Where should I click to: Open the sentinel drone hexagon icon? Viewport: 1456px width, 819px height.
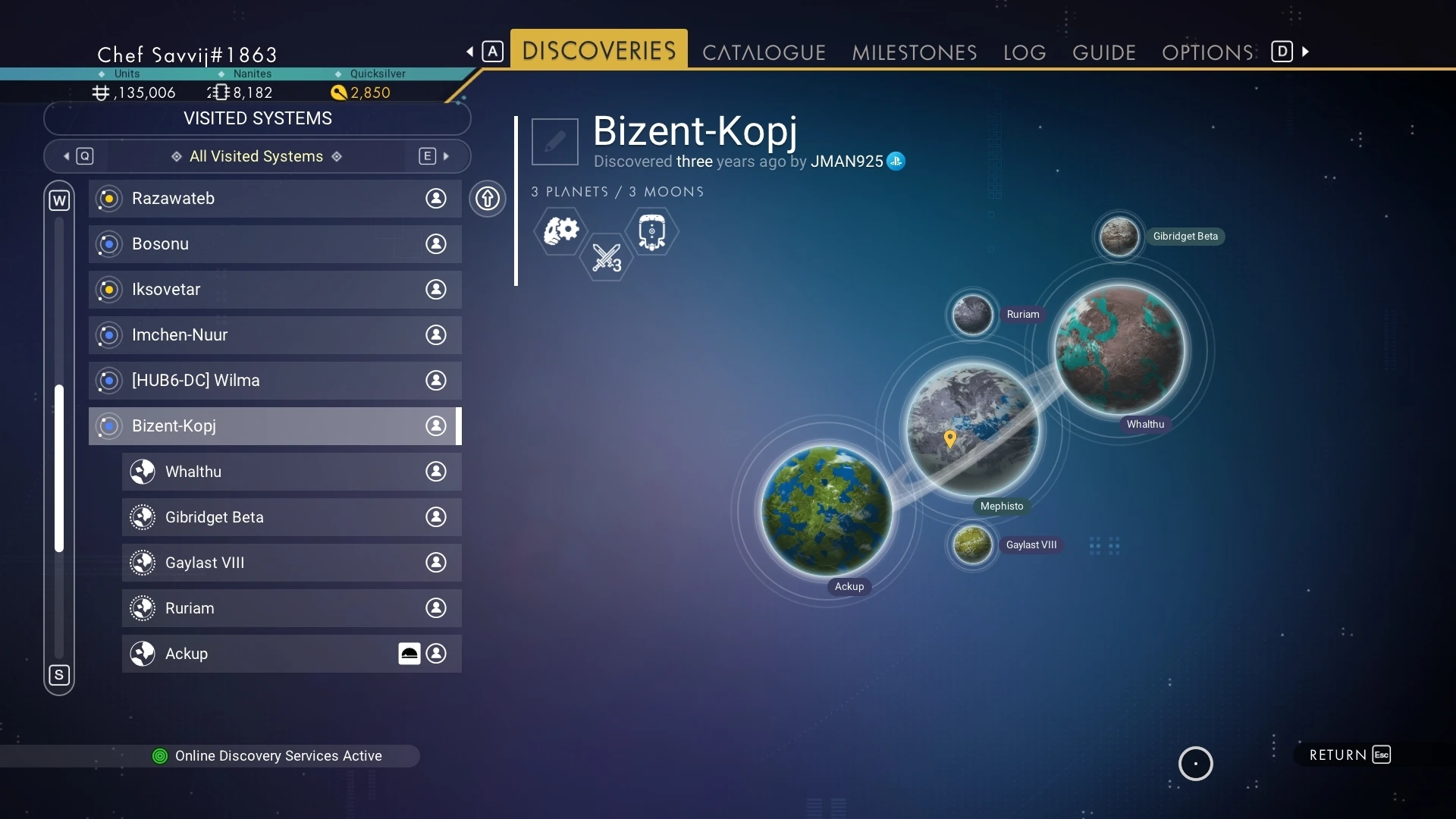[x=652, y=231]
